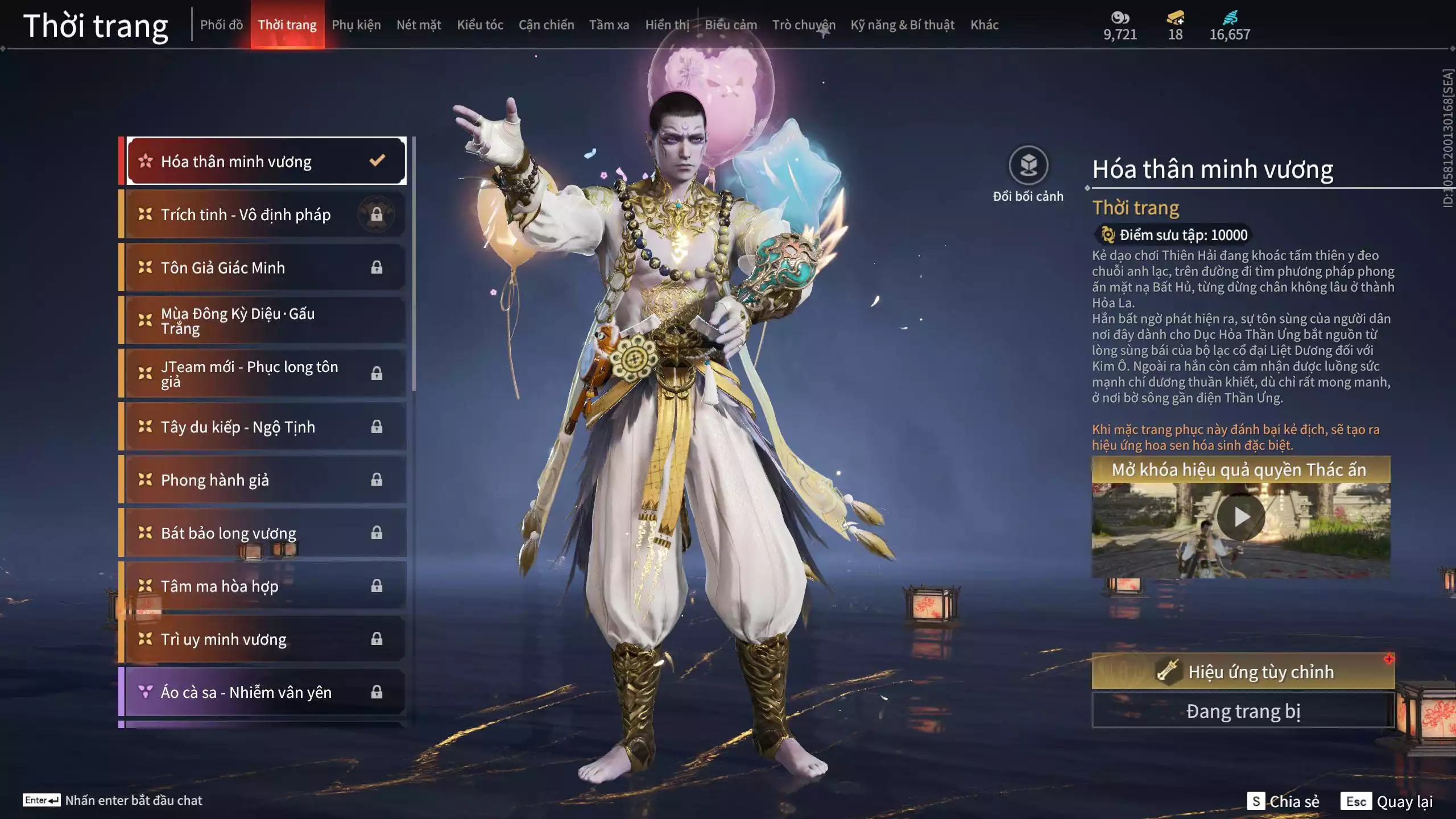The height and width of the screenshot is (819, 1456).
Task: Go back with Quay lại
Action: 1387,801
